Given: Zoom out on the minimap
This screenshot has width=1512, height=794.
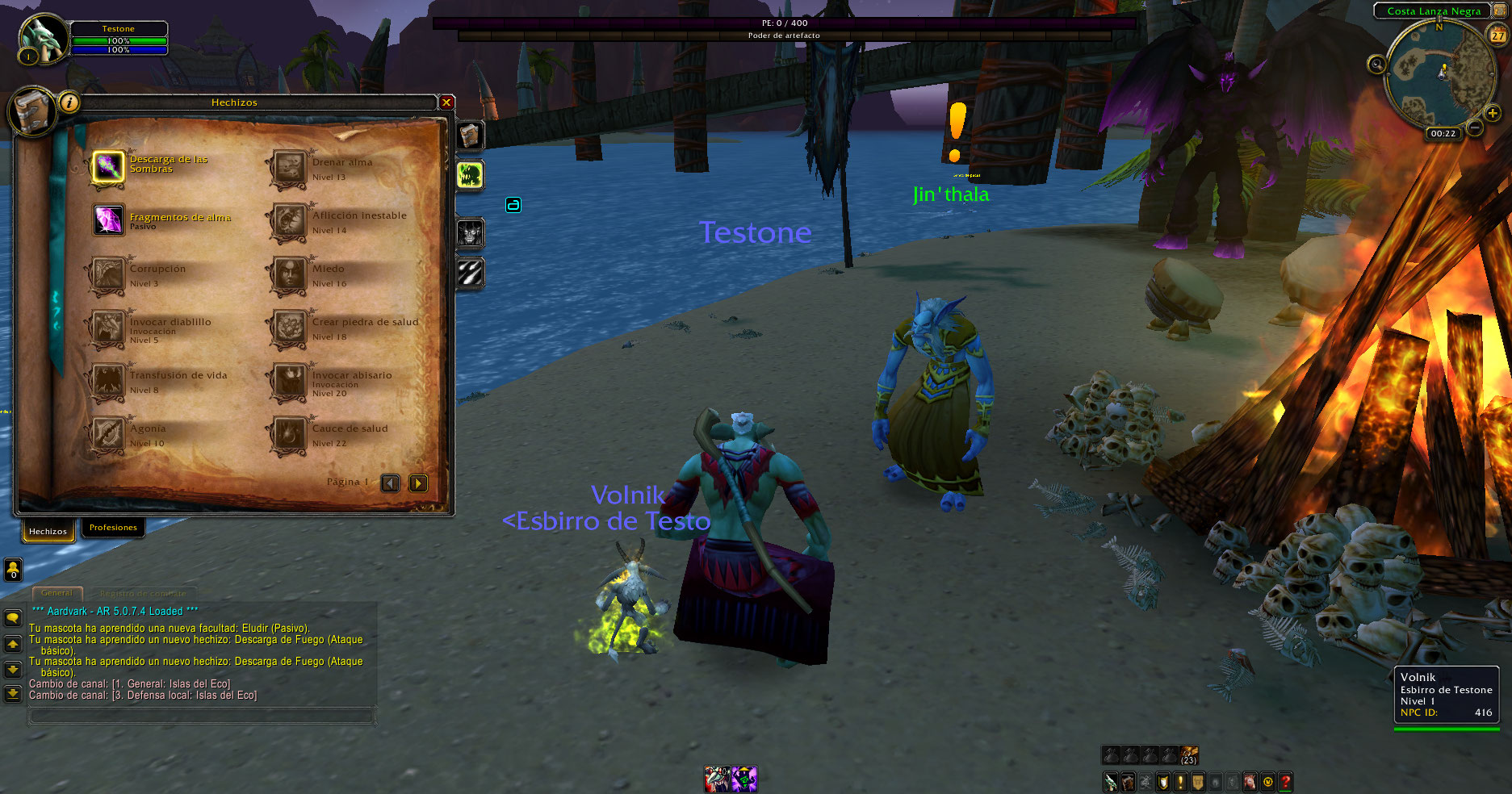Looking at the screenshot, I should pyautogui.click(x=1475, y=127).
